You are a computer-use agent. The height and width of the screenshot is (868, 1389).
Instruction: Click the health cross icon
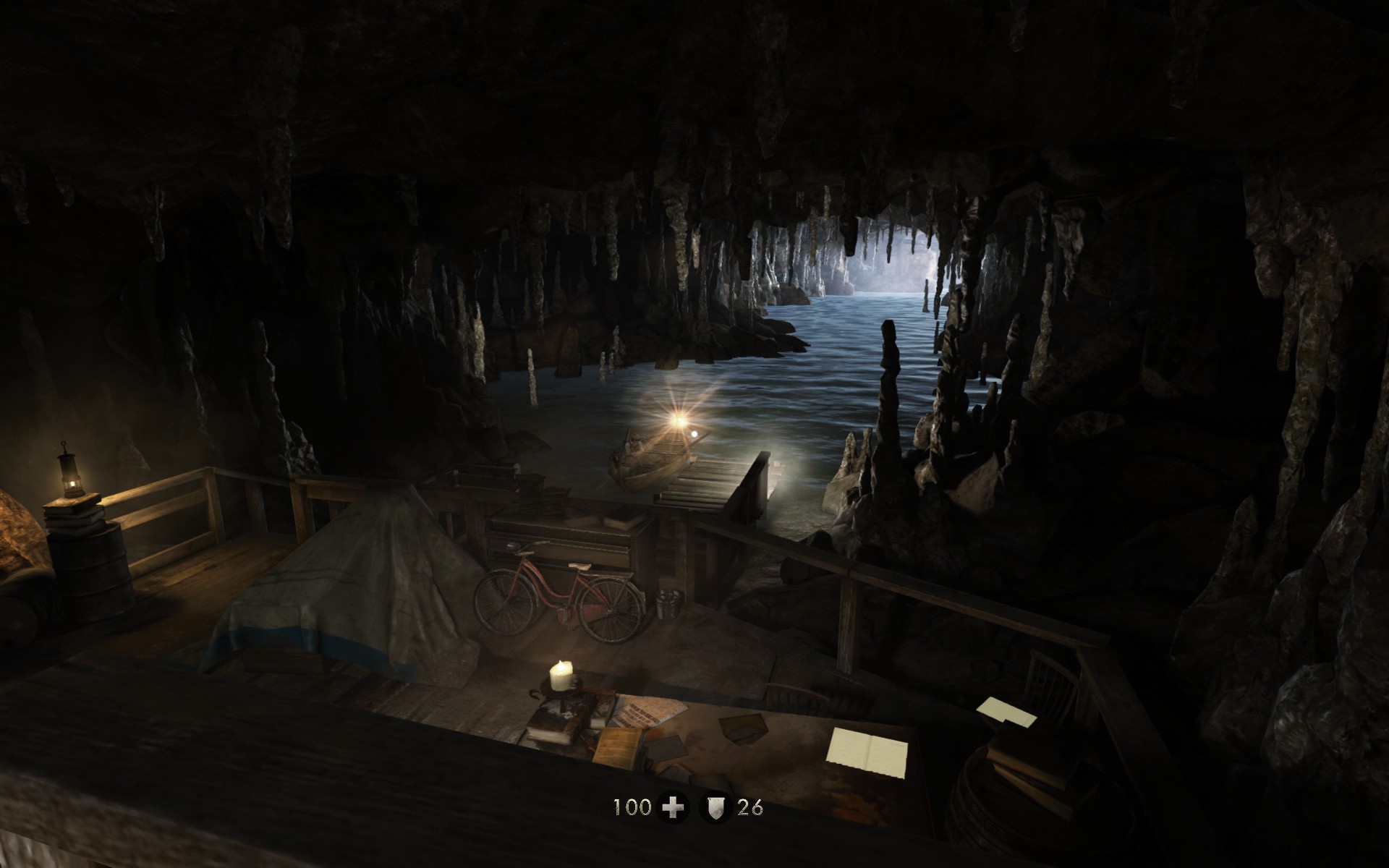(x=674, y=807)
